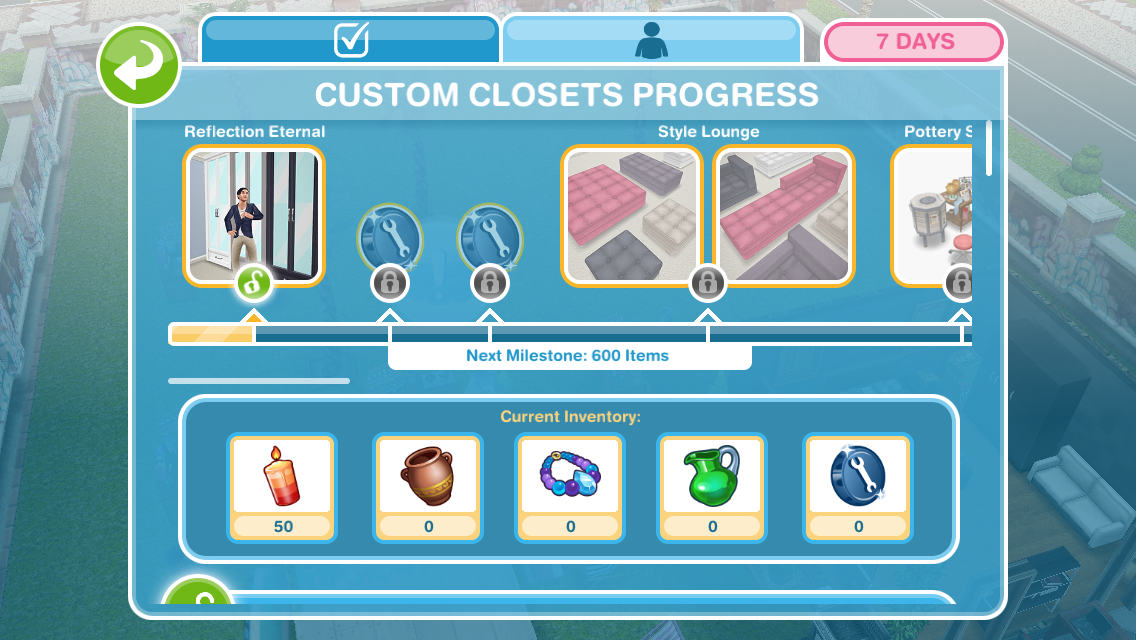Choose the pink chaise Style Lounge prize
The image size is (1136, 640).
784,215
